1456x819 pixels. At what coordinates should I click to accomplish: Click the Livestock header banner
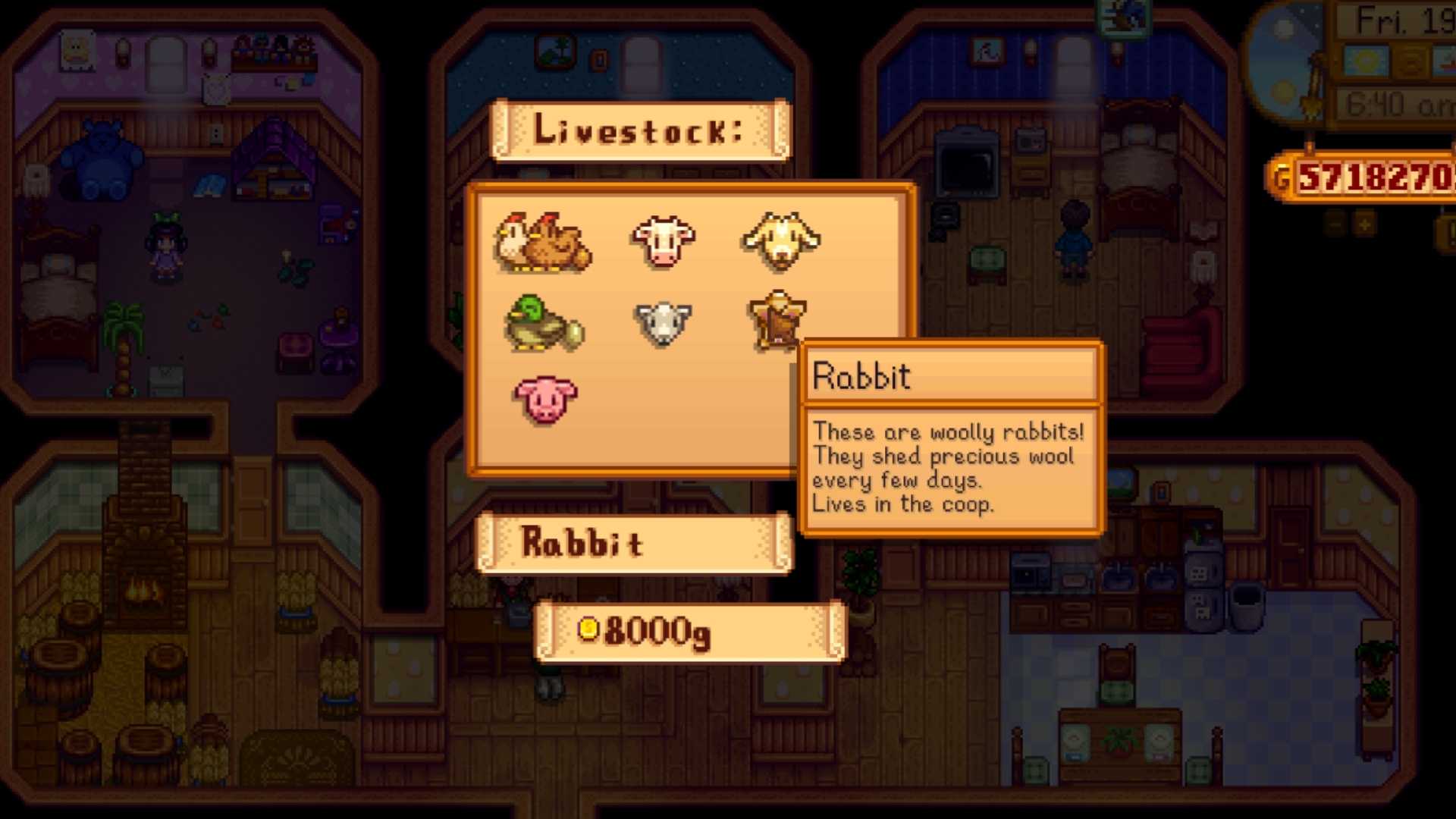(639, 130)
